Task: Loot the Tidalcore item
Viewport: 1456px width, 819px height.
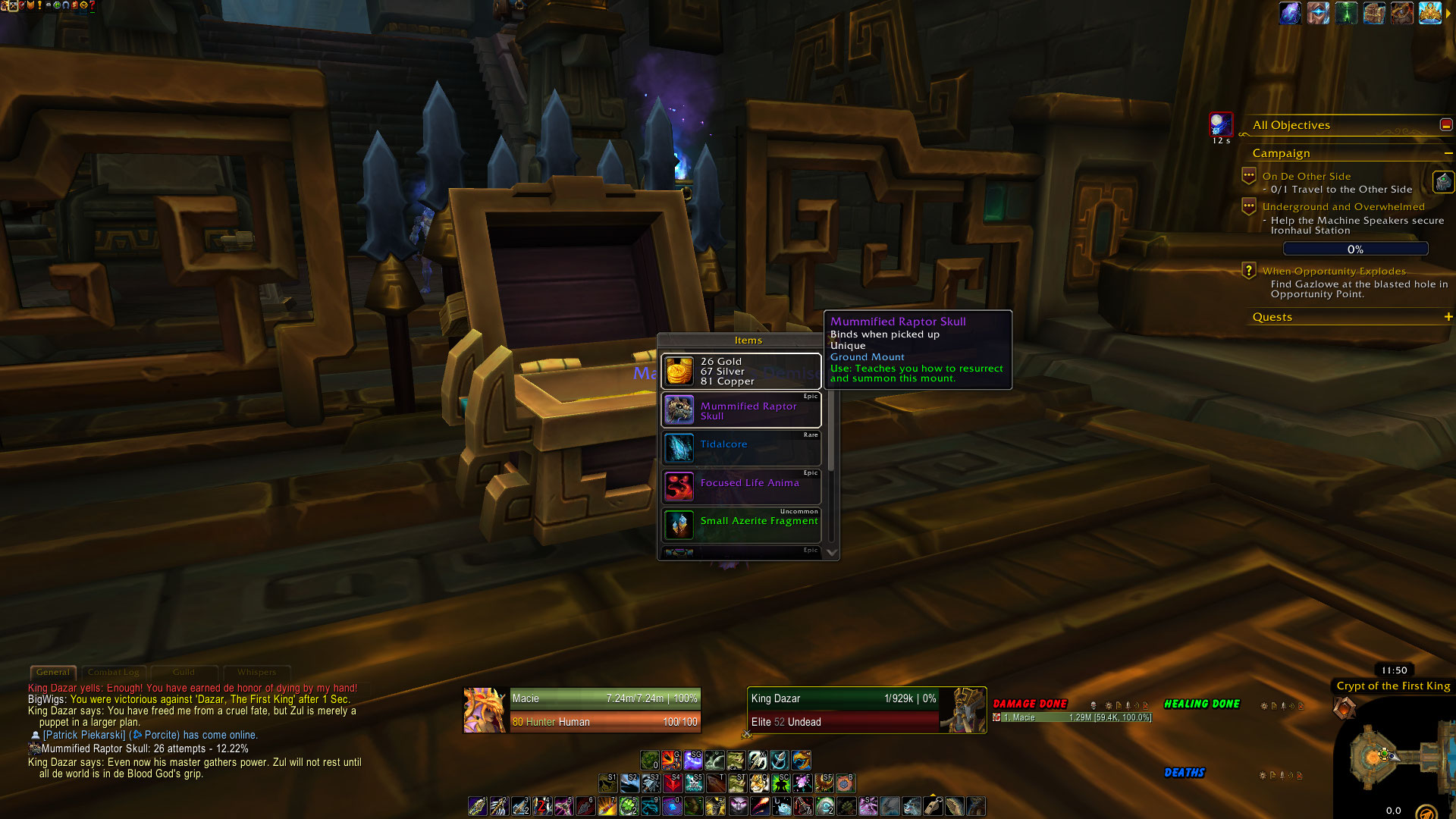Action: click(x=741, y=448)
